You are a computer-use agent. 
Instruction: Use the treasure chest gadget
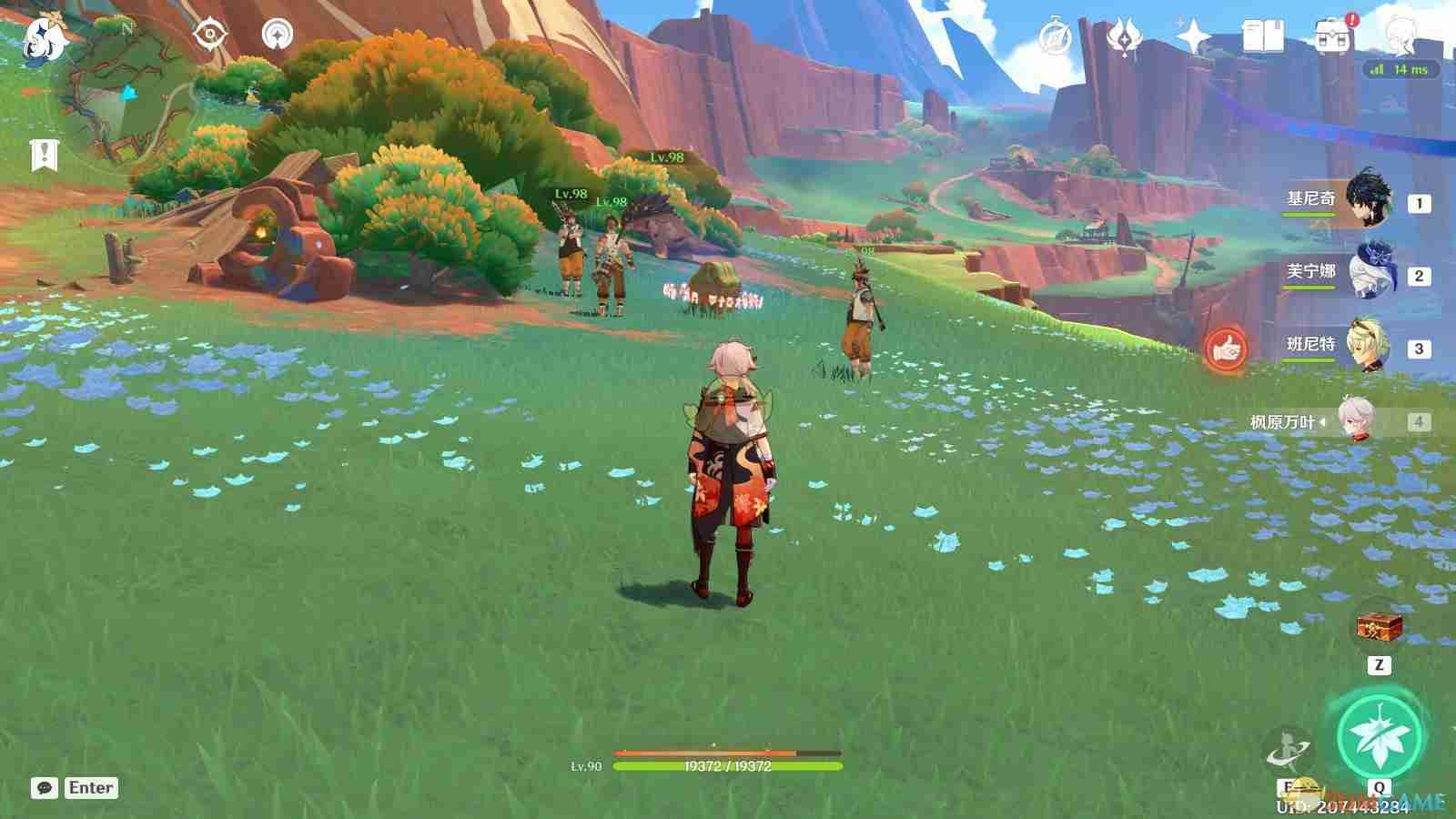click(x=1379, y=626)
